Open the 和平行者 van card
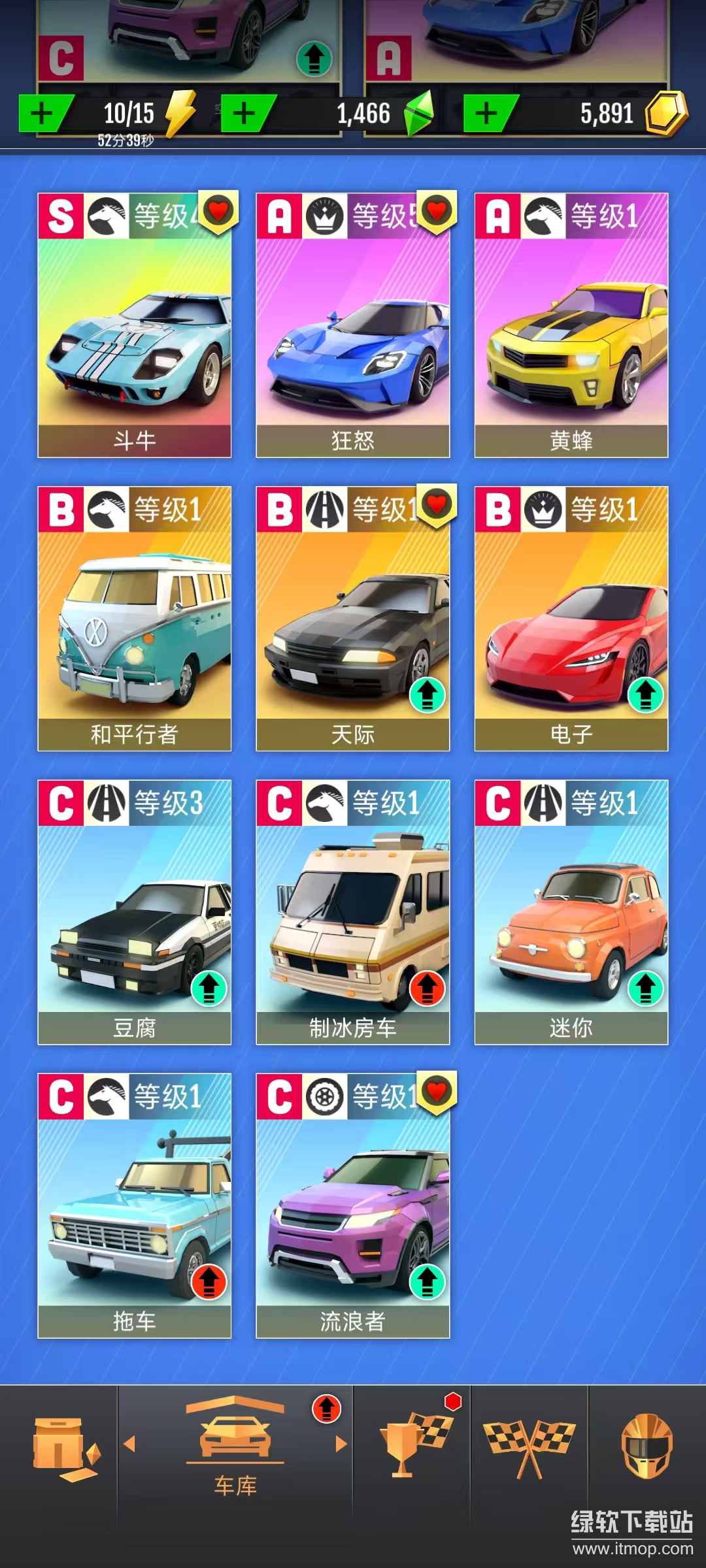This screenshot has width=706, height=1568. click(135, 618)
